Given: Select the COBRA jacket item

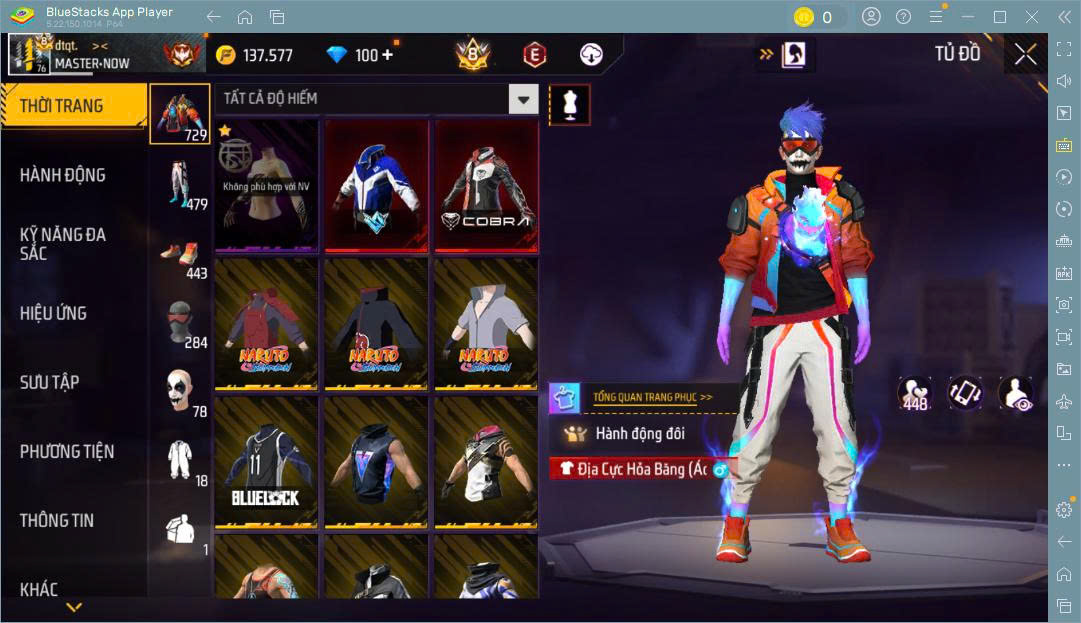Looking at the screenshot, I should [486, 186].
